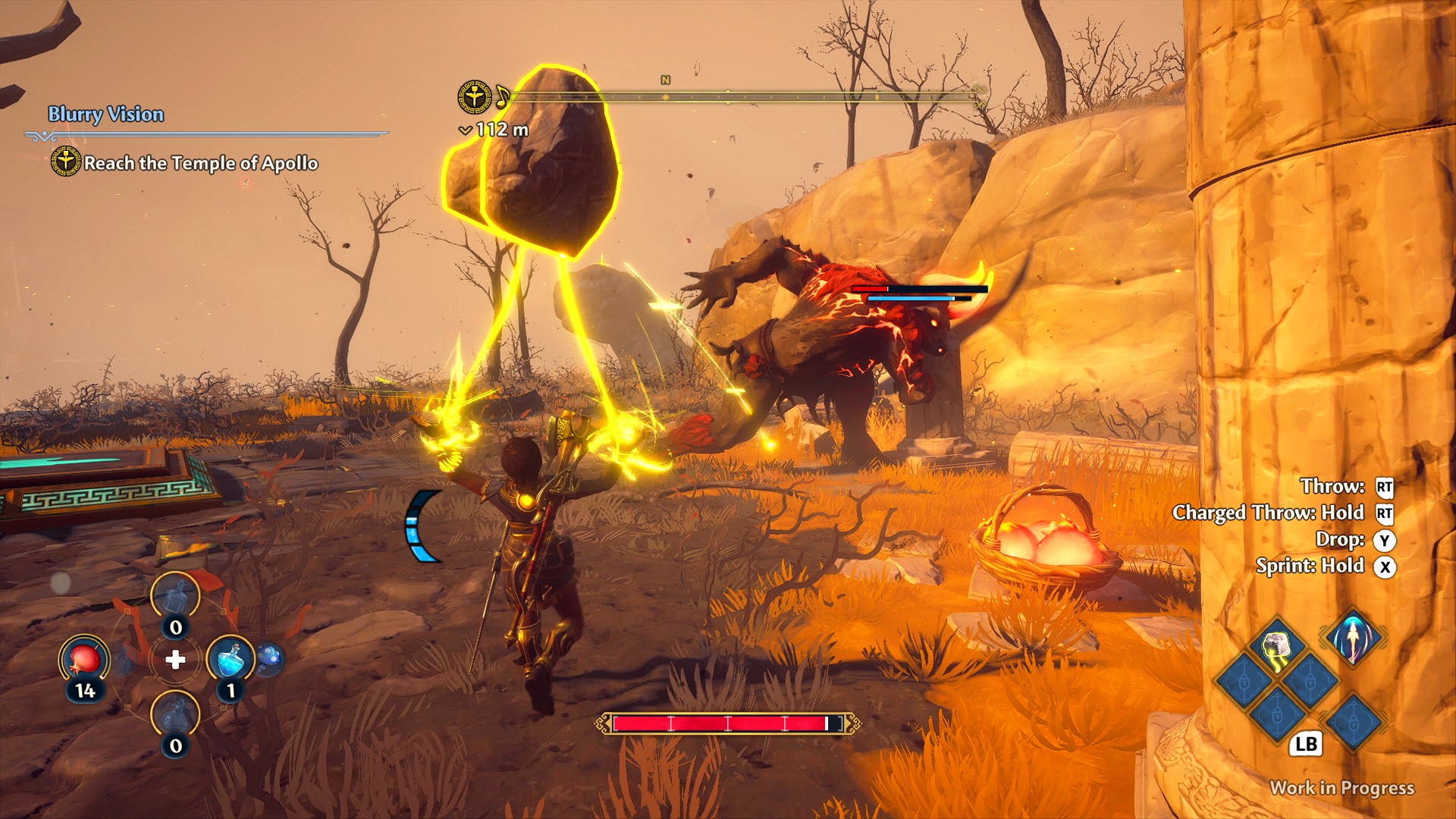1456x819 pixels.
Task: Click the white plus at the potion wheel's center
Action: [x=175, y=660]
